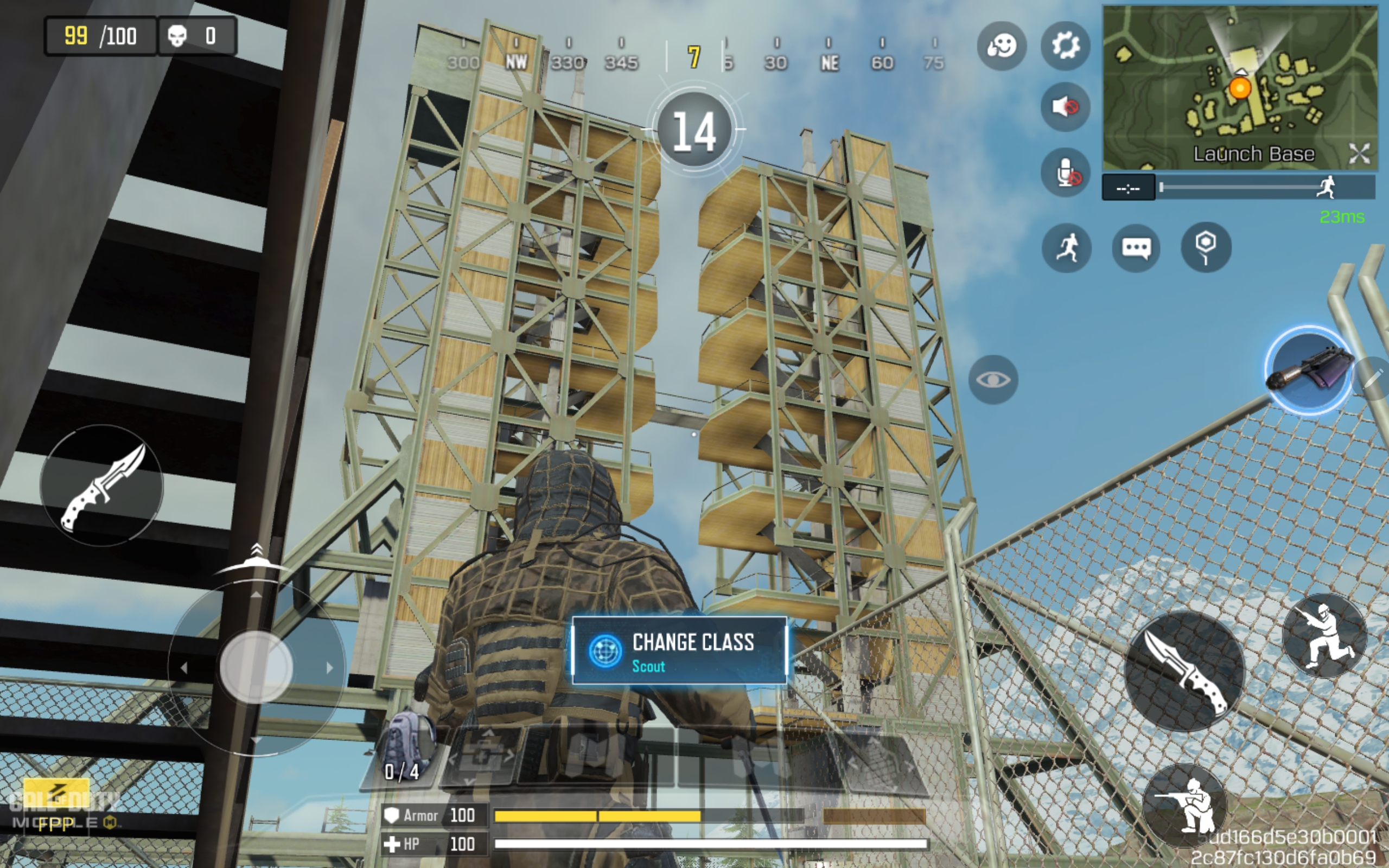Tap the movement joystick knob
The image size is (1389, 868).
tap(256, 667)
